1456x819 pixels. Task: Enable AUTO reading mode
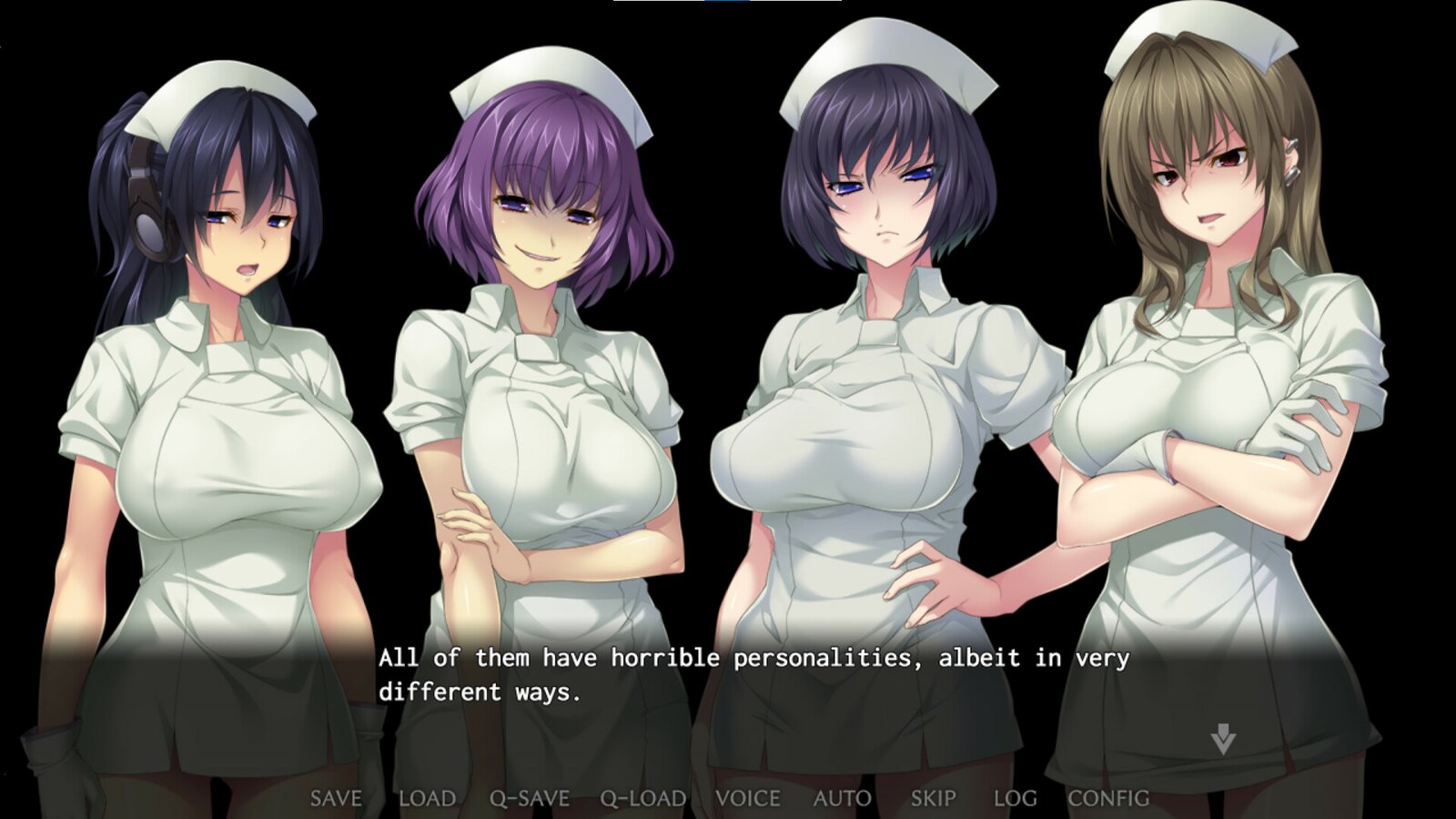[842, 798]
